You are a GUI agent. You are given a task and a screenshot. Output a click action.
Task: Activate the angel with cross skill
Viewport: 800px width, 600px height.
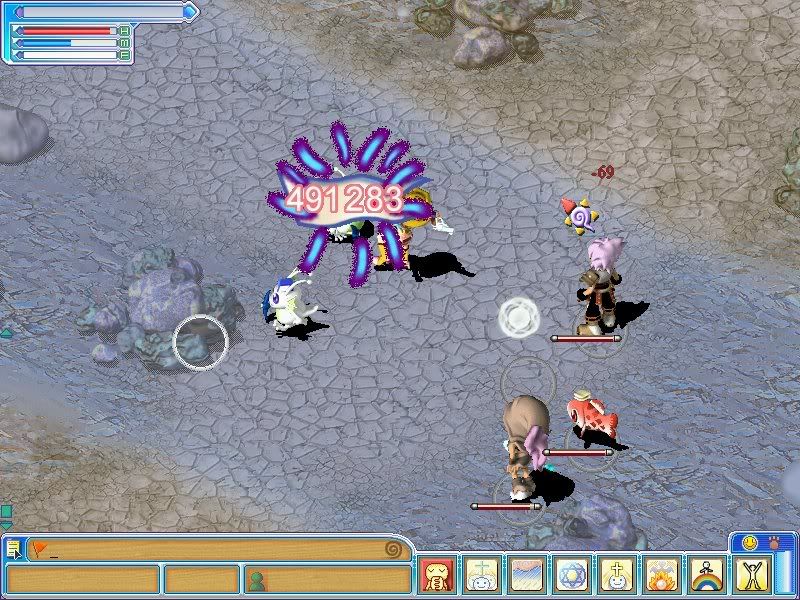coord(482,577)
